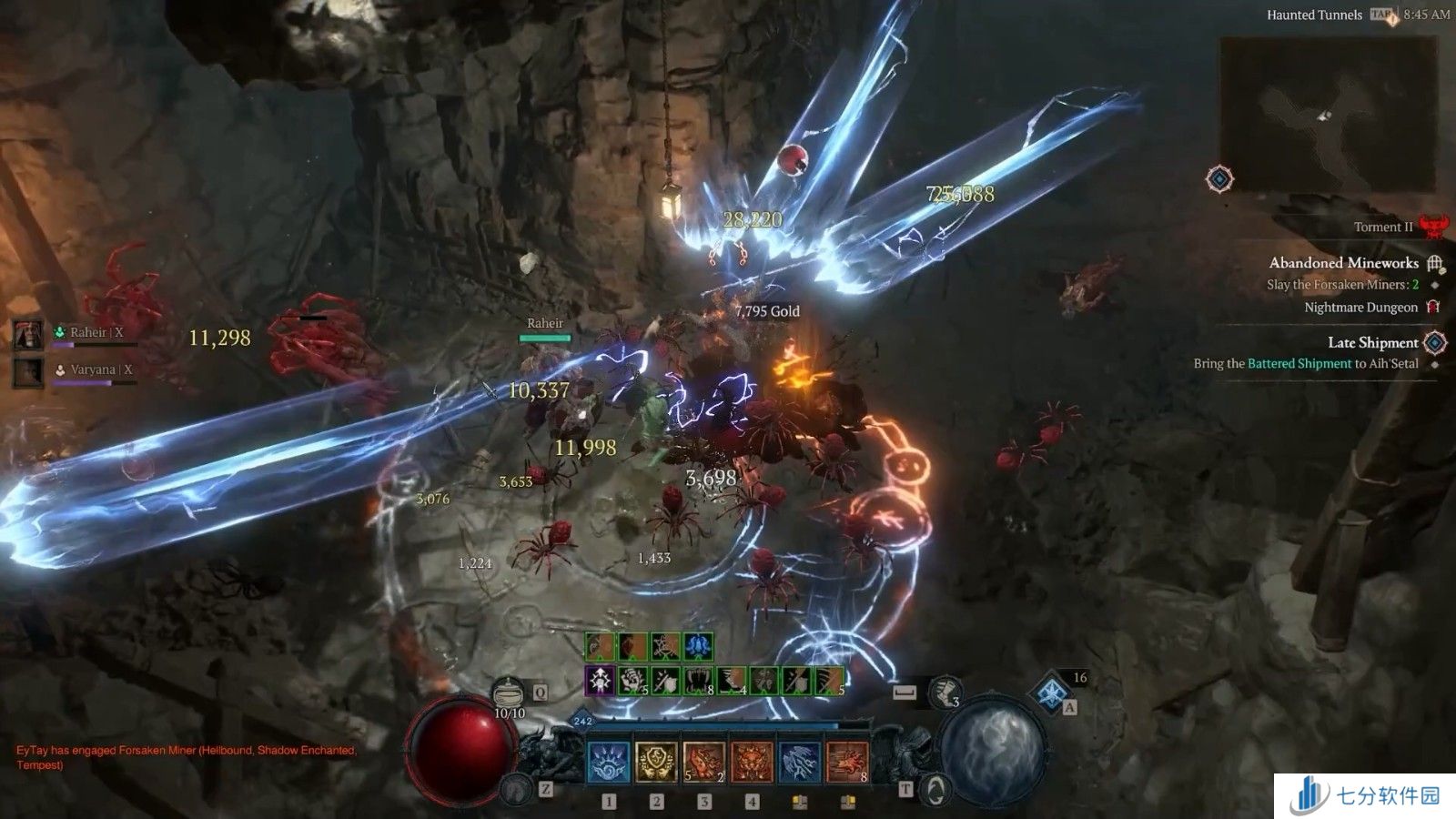Click Varyana's mercenary portrait
The width and height of the screenshot is (1456, 819).
coord(28,371)
